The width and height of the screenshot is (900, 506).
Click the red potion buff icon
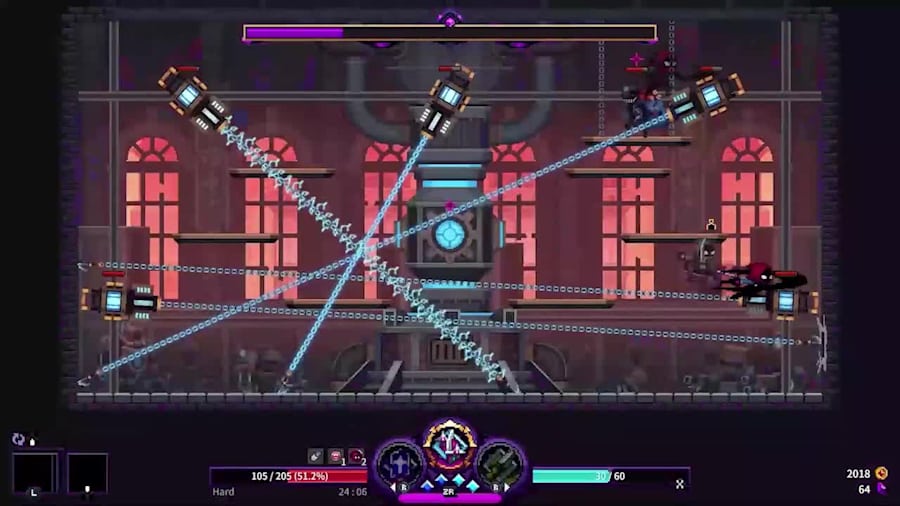[336, 456]
